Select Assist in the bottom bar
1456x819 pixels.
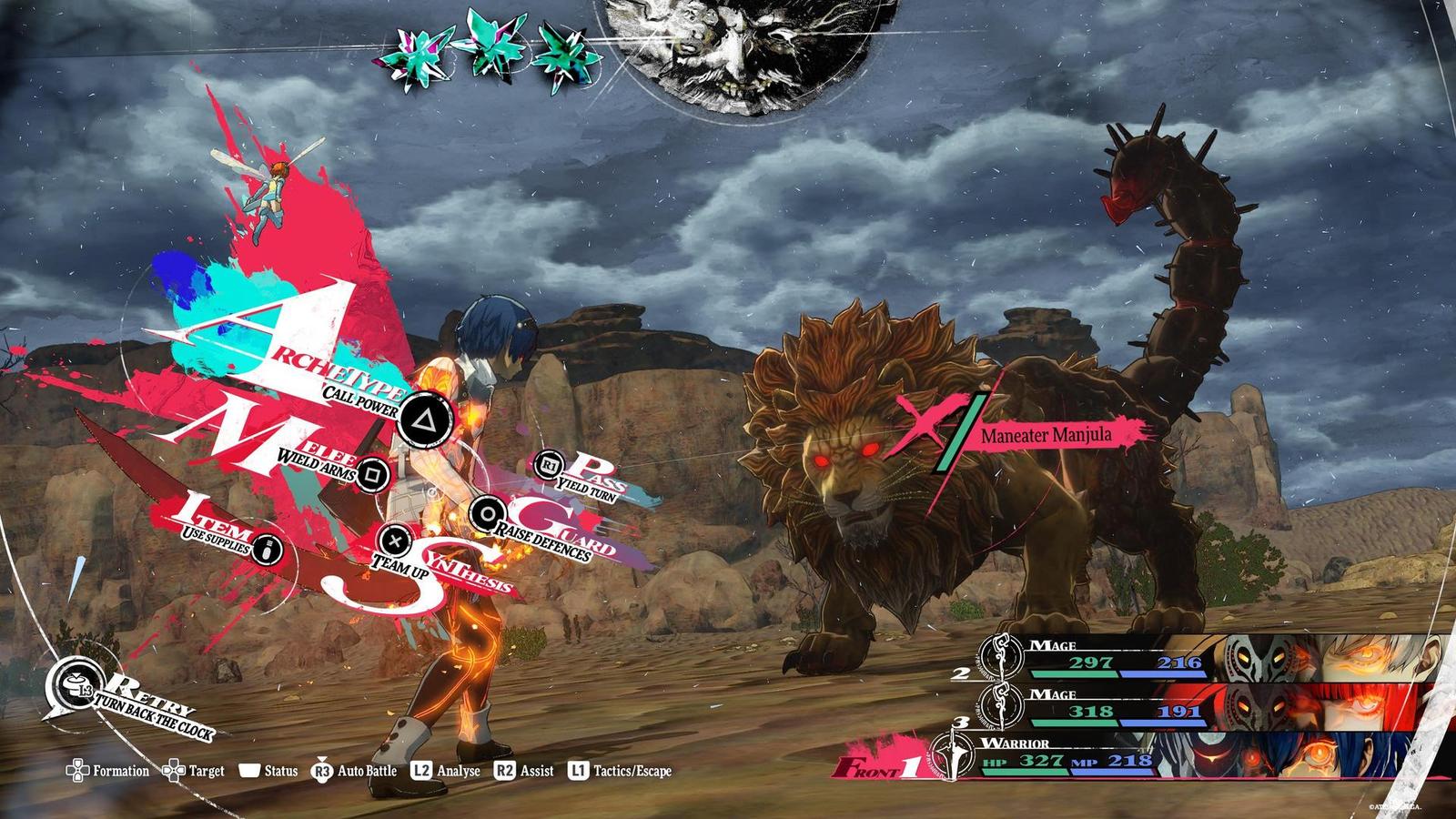pyautogui.click(x=524, y=771)
